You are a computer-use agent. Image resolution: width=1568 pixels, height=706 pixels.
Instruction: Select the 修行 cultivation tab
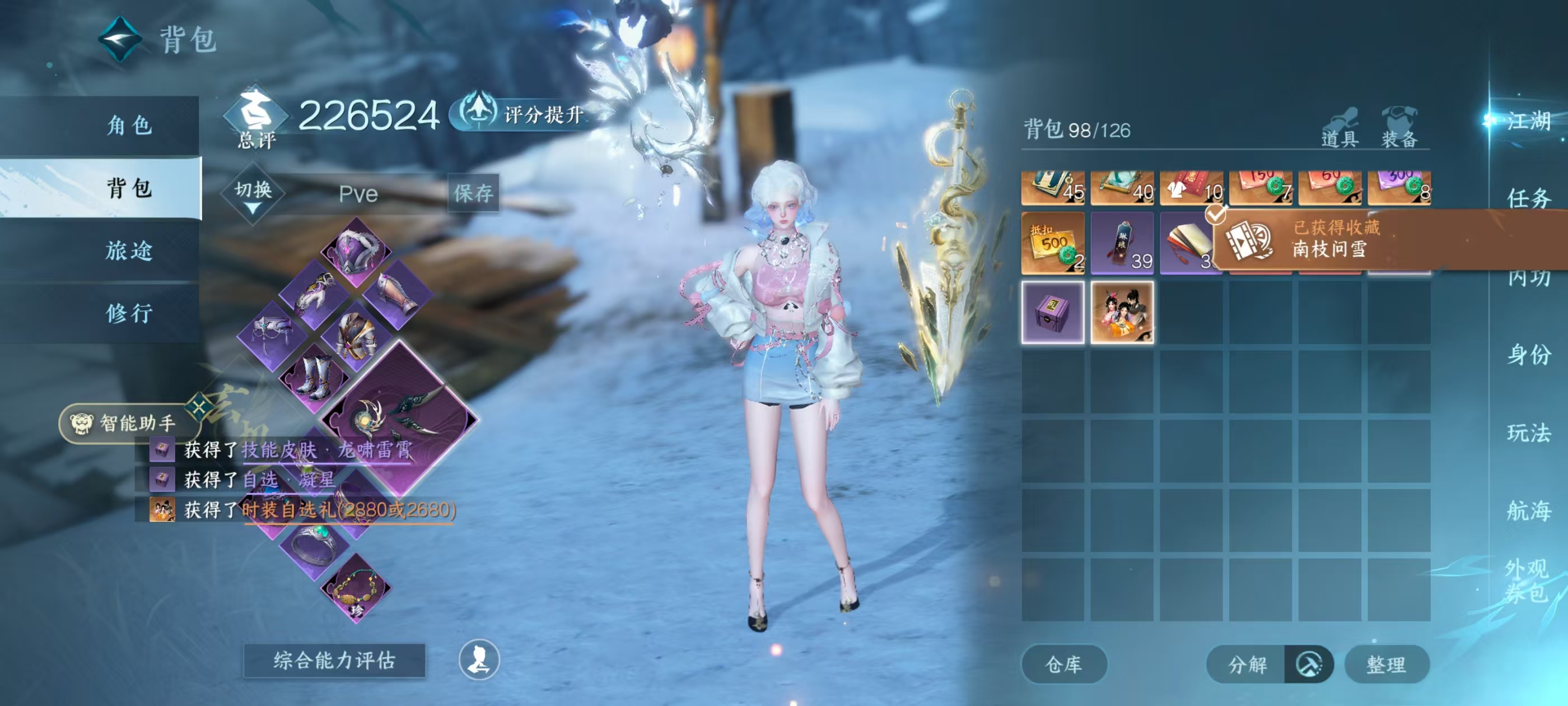(129, 313)
